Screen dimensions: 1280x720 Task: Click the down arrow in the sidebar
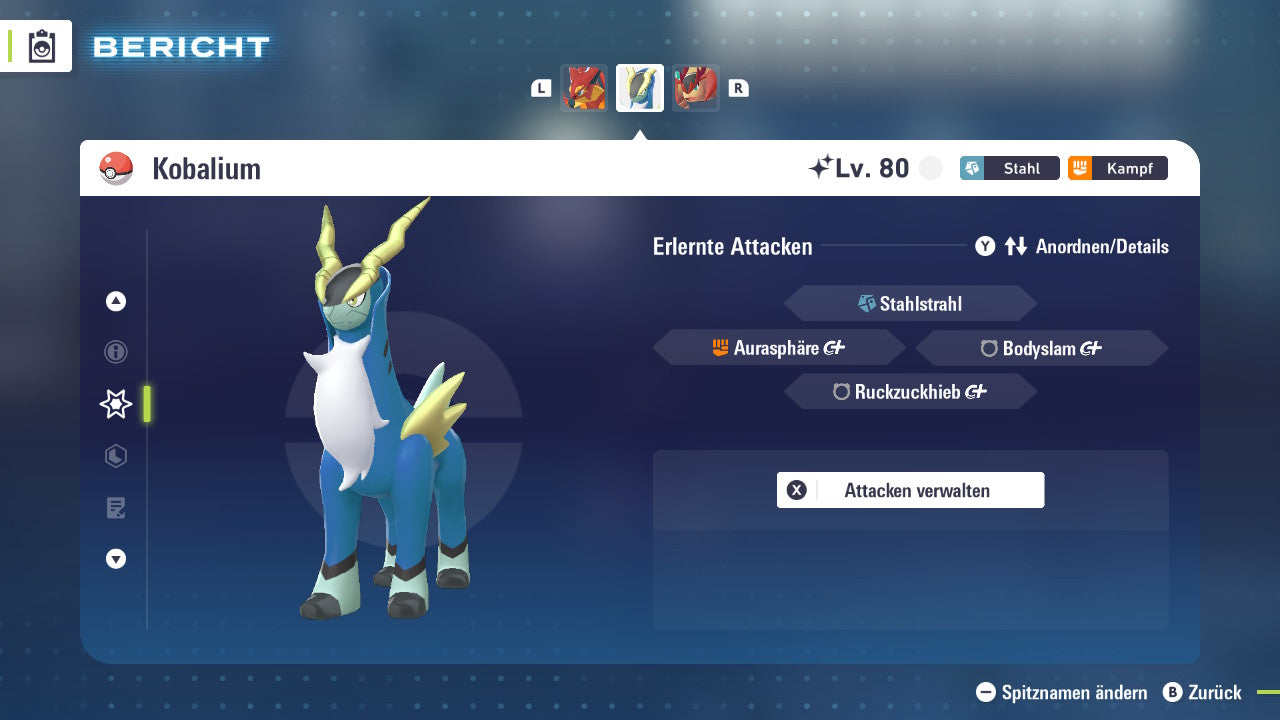[115, 559]
